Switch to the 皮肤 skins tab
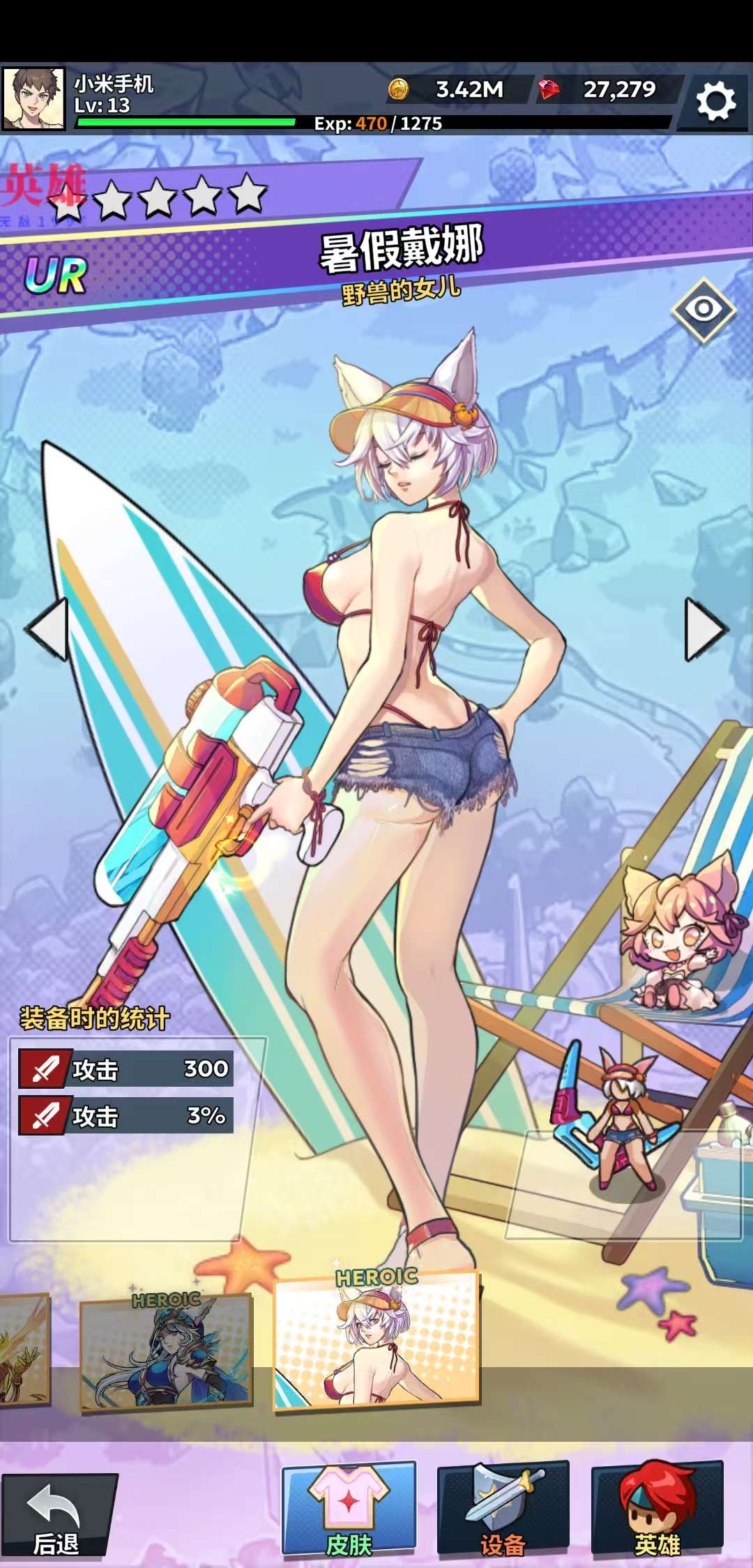The width and height of the screenshot is (753, 1568). click(349, 1511)
